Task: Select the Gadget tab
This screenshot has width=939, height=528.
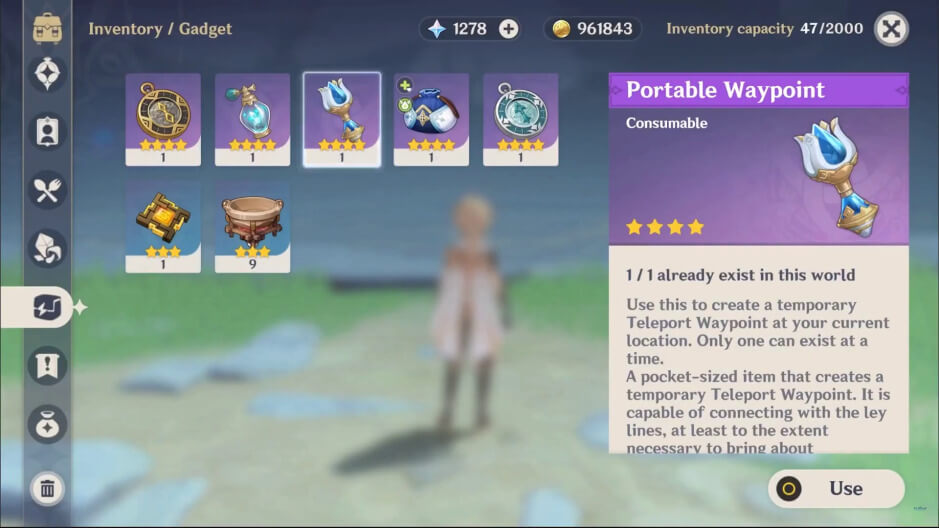Action: click(x=48, y=307)
